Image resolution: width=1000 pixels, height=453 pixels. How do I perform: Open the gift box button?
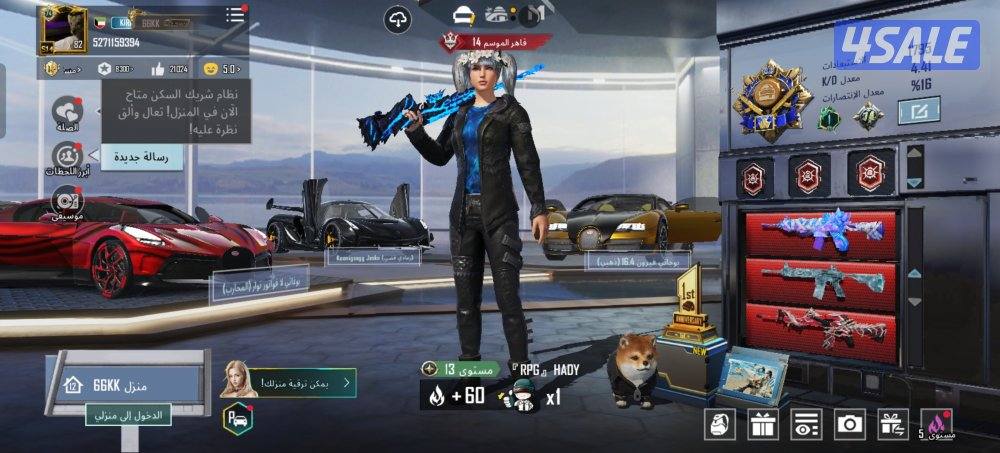[x=763, y=424]
